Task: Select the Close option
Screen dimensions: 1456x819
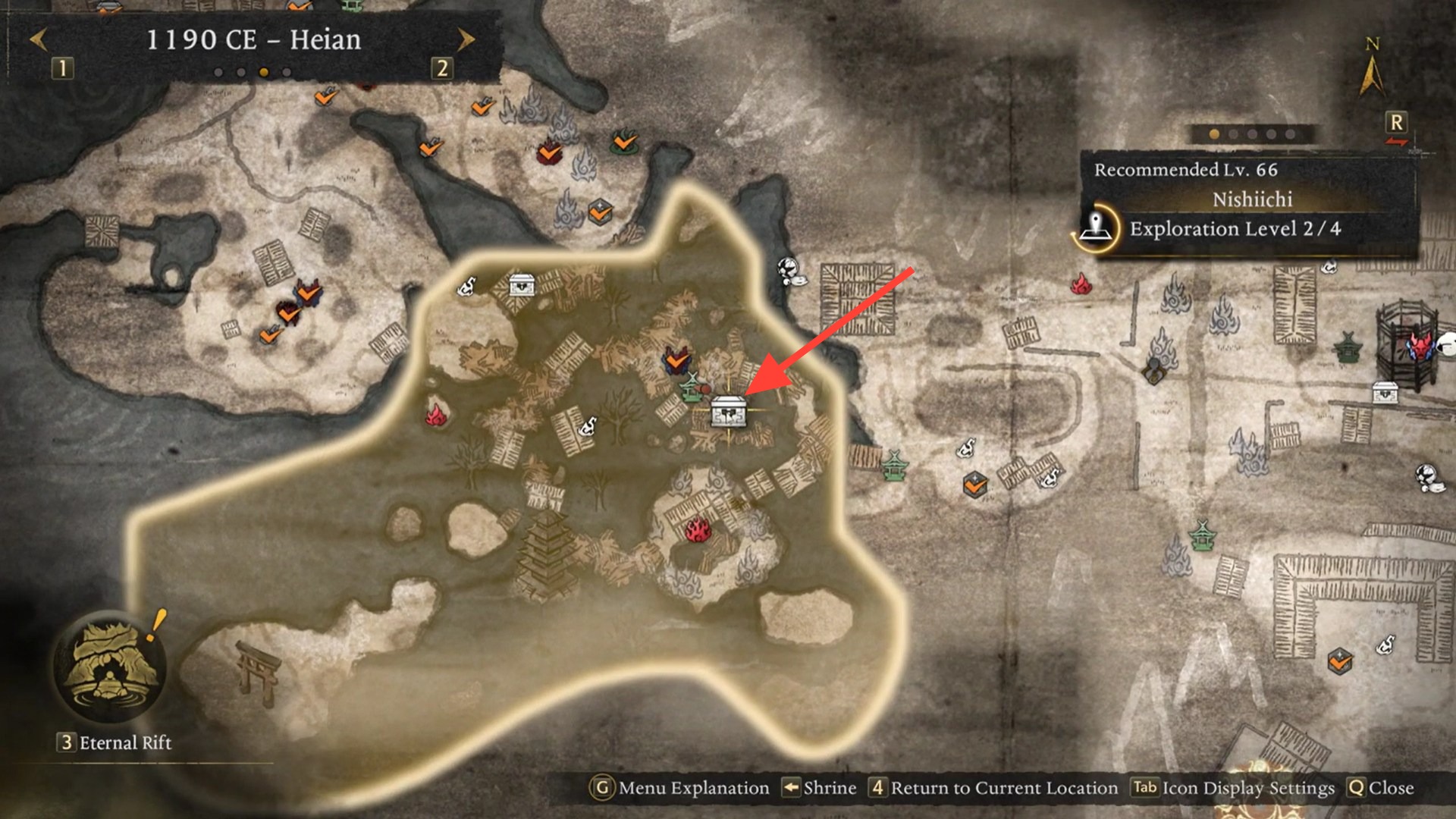Action: click(1381, 788)
